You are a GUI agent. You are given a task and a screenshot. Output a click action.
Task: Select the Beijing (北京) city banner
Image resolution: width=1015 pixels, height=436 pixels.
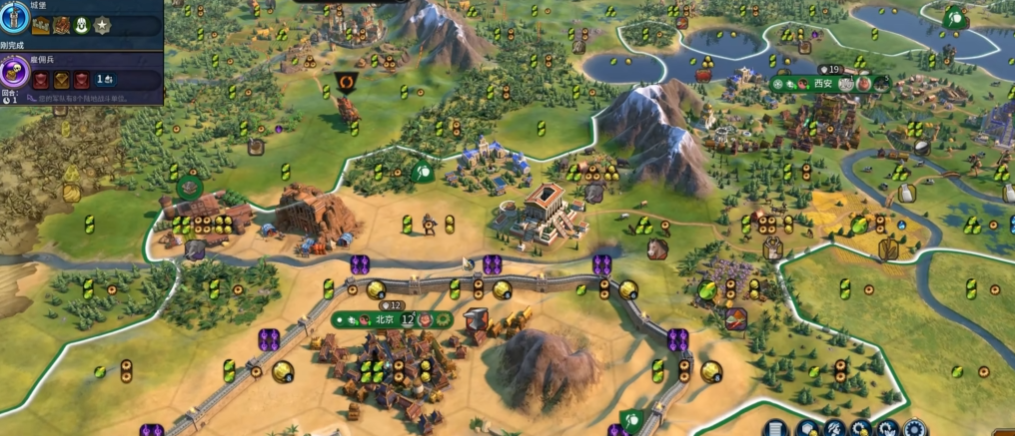click(x=385, y=320)
